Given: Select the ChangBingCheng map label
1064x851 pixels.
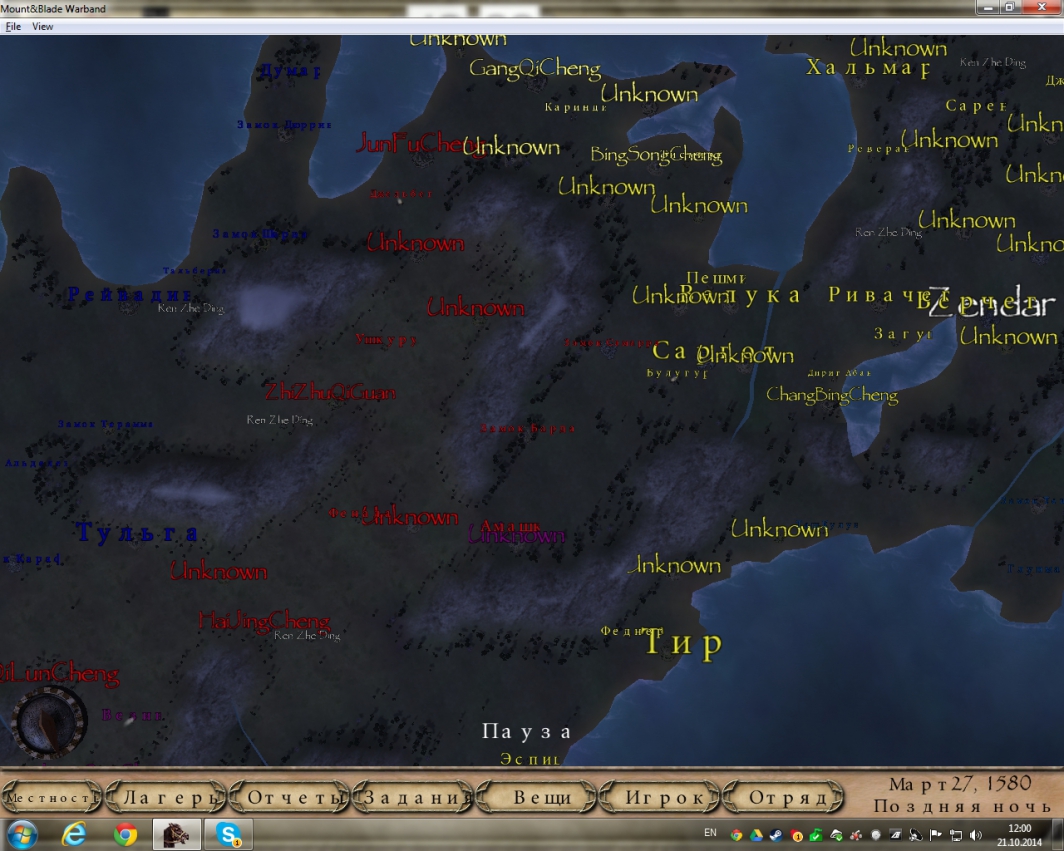Looking at the screenshot, I should click(832, 395).
